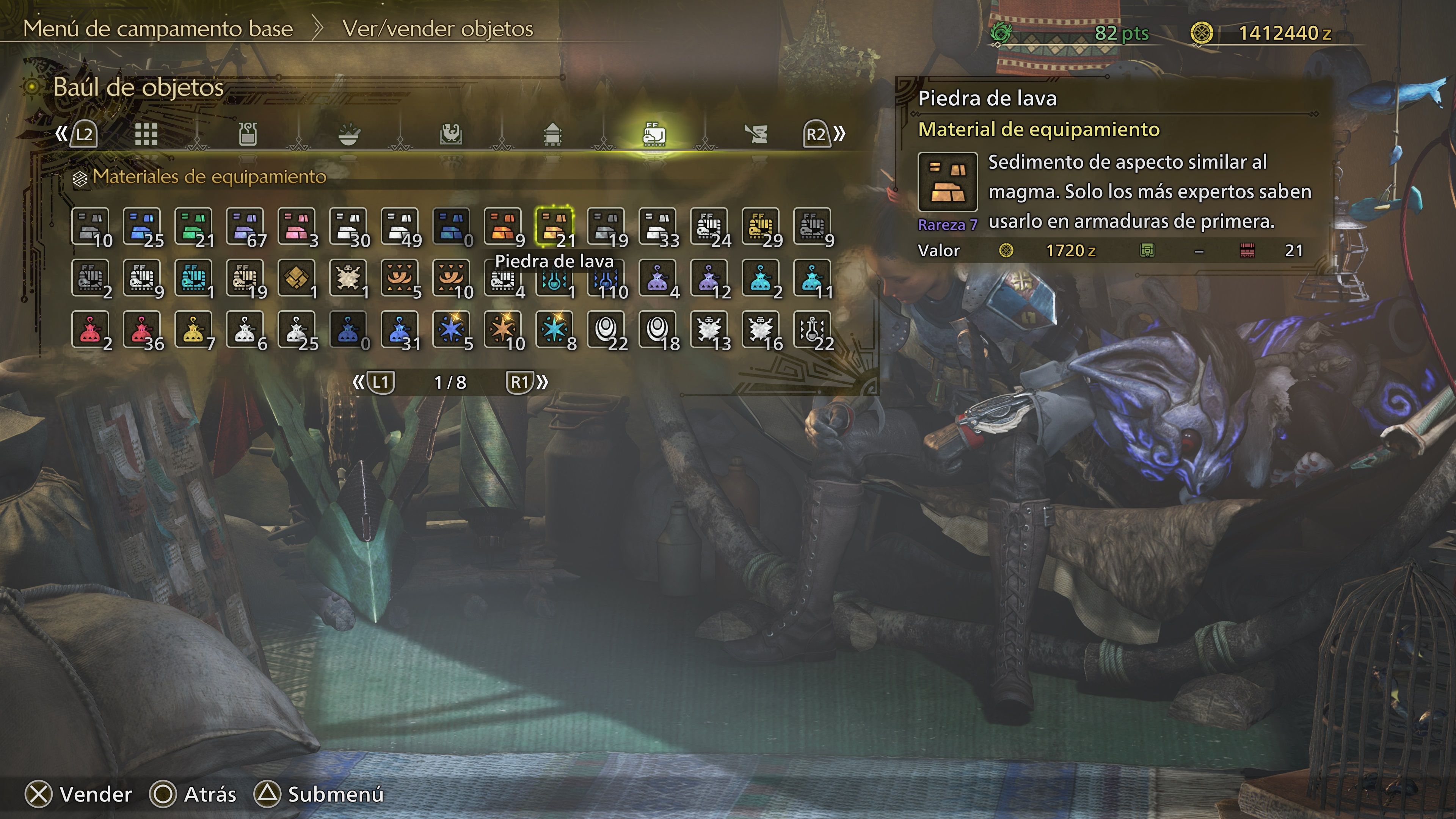
Task: Select the cyan fossil skull slot
Action: pos(194,278)
